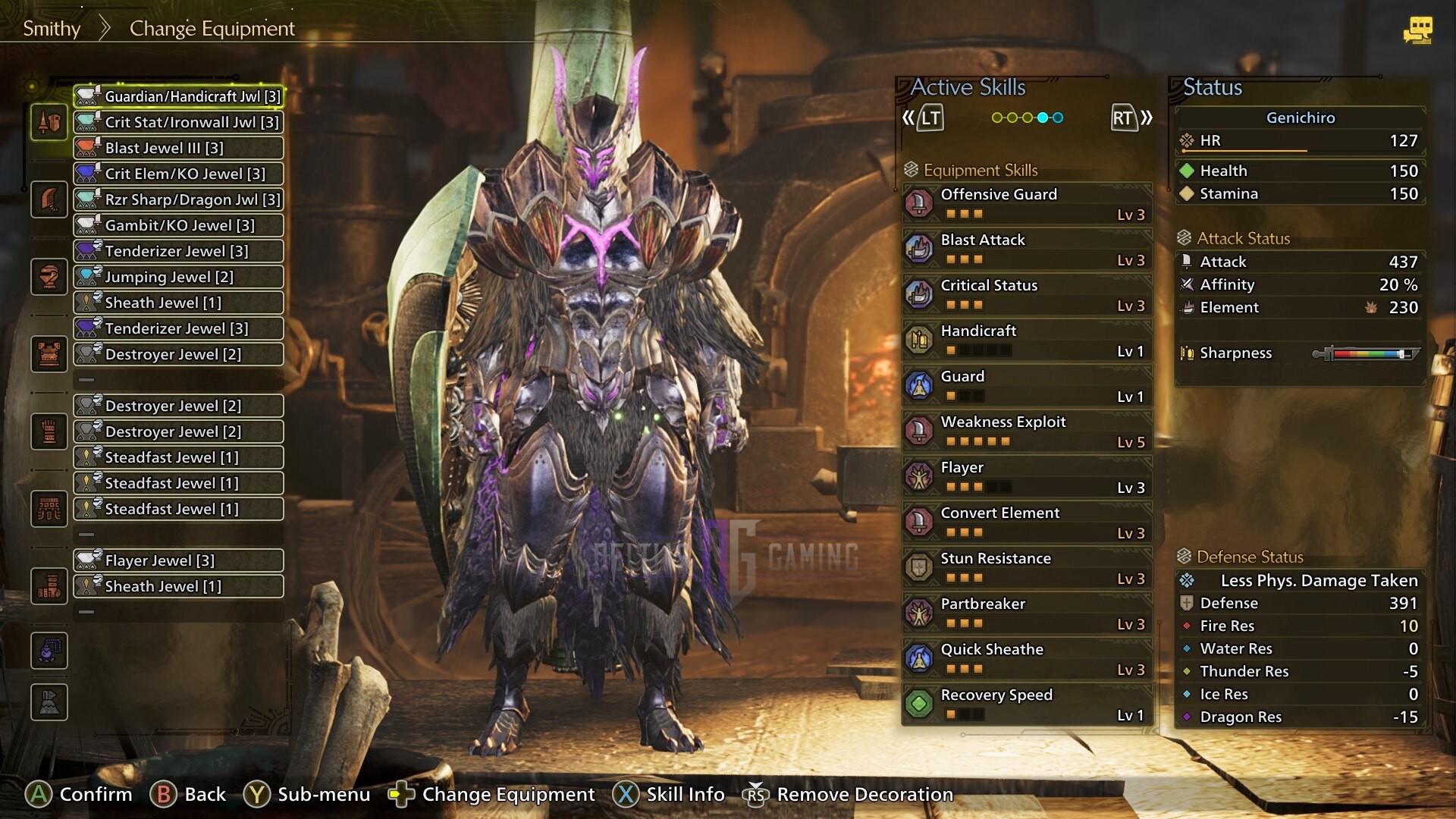Open the chat icon in top corner
Screen dimensions: 1456x819
[x=1417, y=30]
